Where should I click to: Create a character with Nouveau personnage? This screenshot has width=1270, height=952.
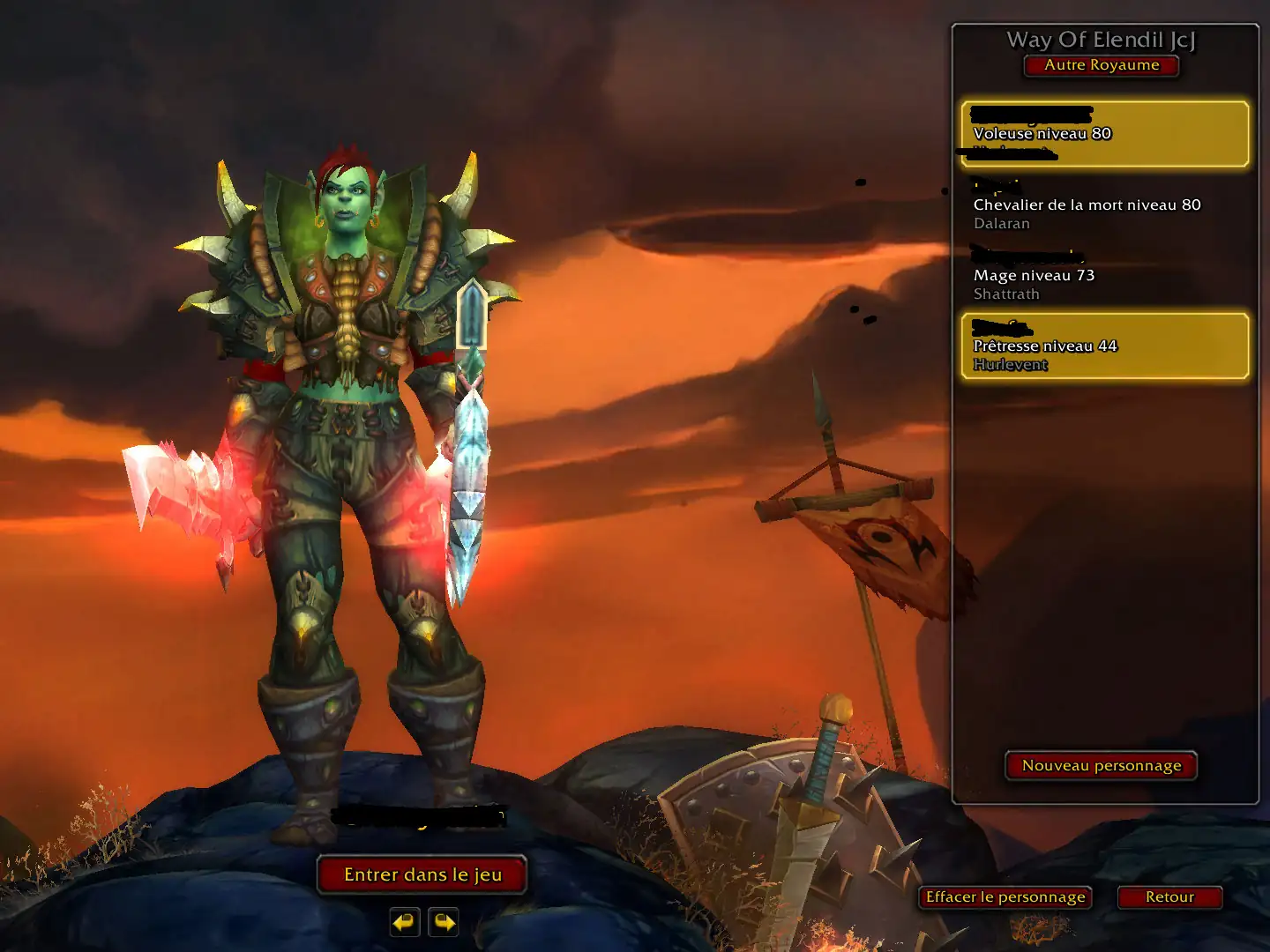point(1102,765)
